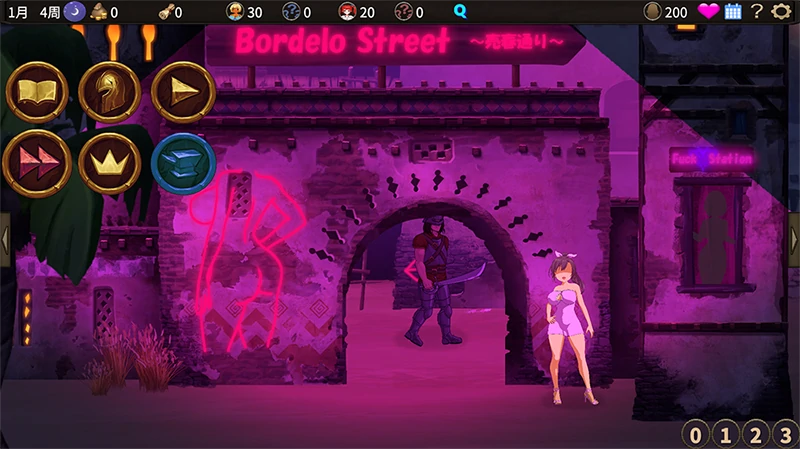
Task: Open the blue calendar icon
Action: coord(733,12)
